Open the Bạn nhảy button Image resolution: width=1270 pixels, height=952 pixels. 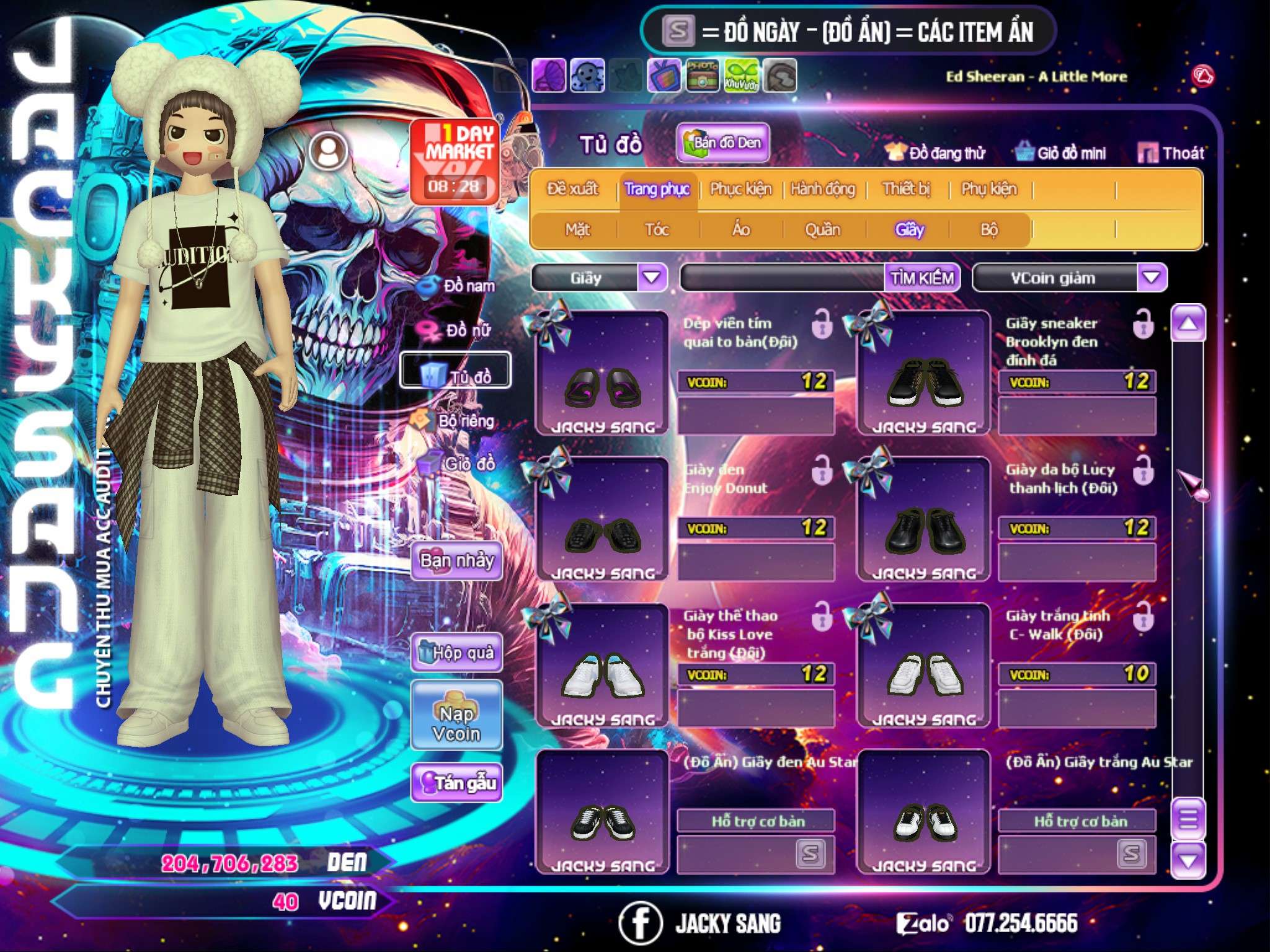tap(457, 561)
